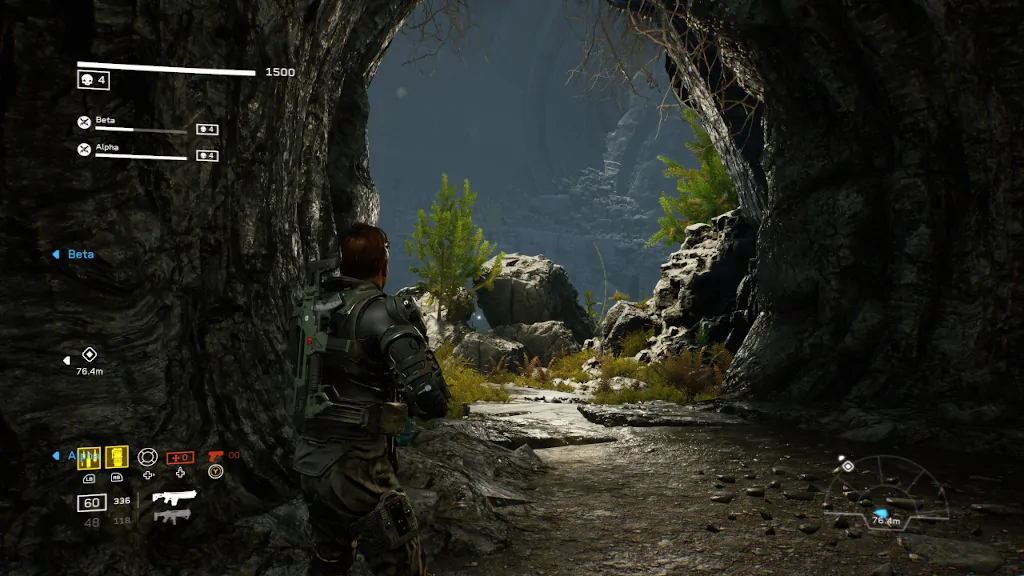Choose the grey secondary weapon icon

pyautogui.click(x=172, y=516)
